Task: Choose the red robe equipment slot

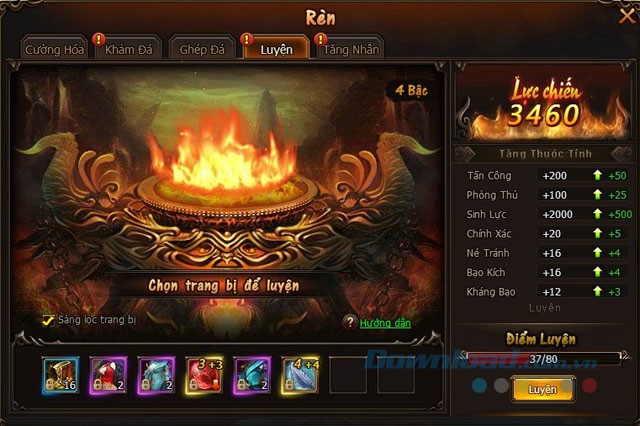Action: [108, 374]
